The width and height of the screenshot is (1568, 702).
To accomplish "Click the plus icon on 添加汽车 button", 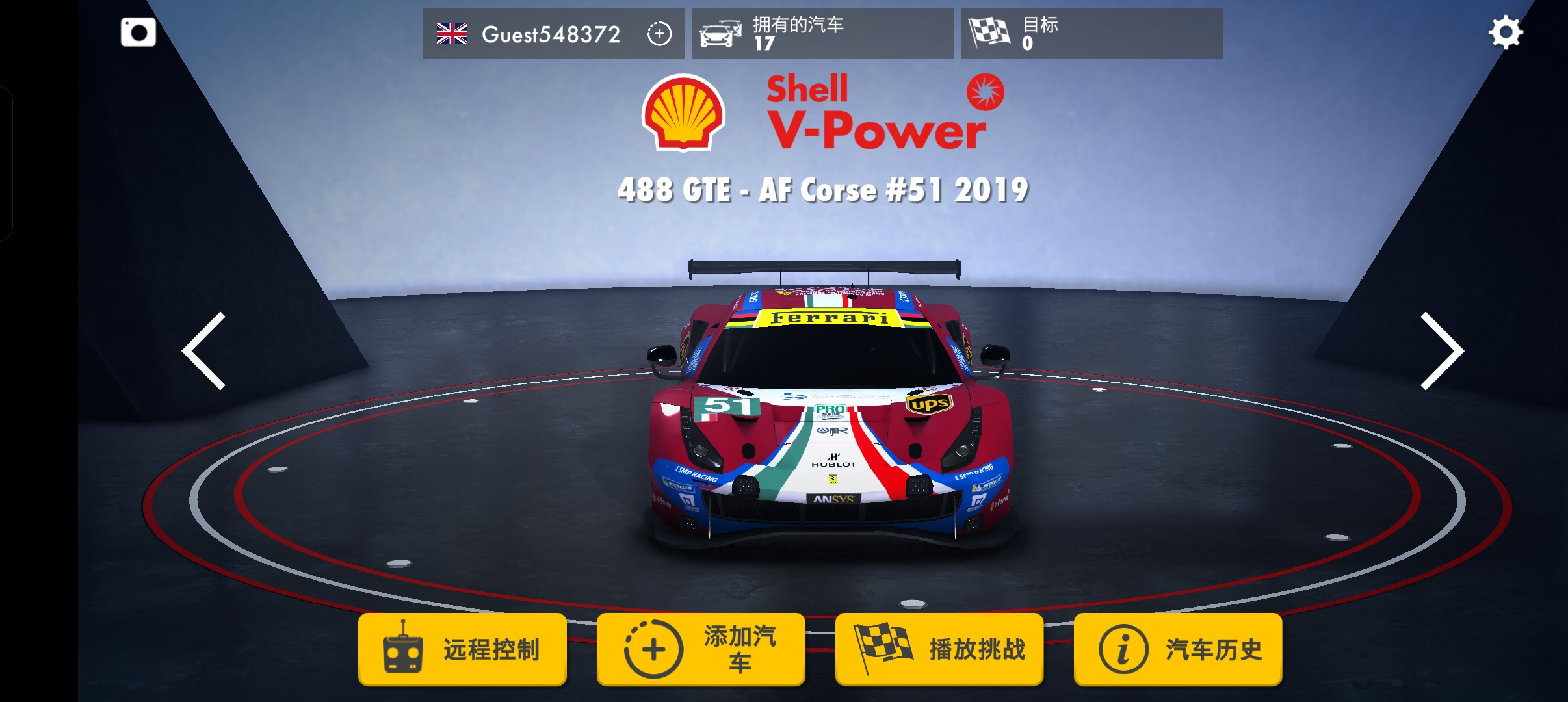I will pos(652,647).
